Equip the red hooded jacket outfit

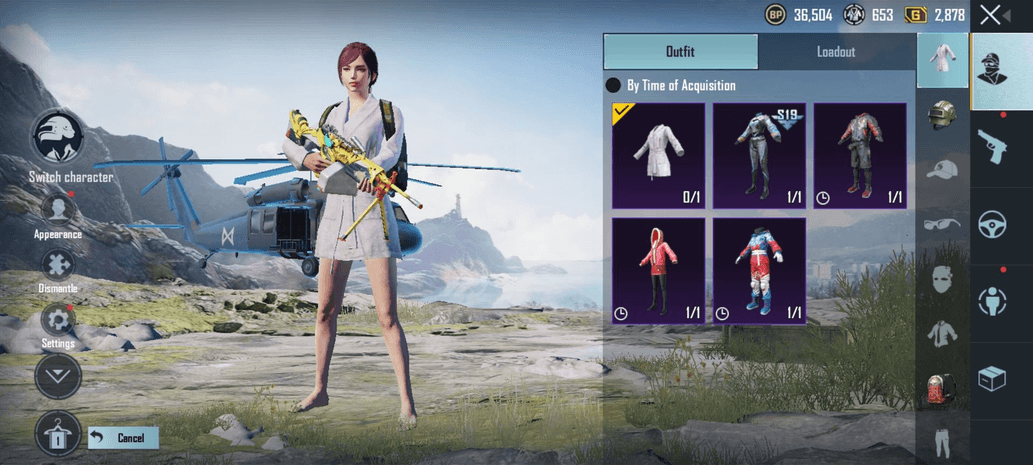click(x=658, y=271)
